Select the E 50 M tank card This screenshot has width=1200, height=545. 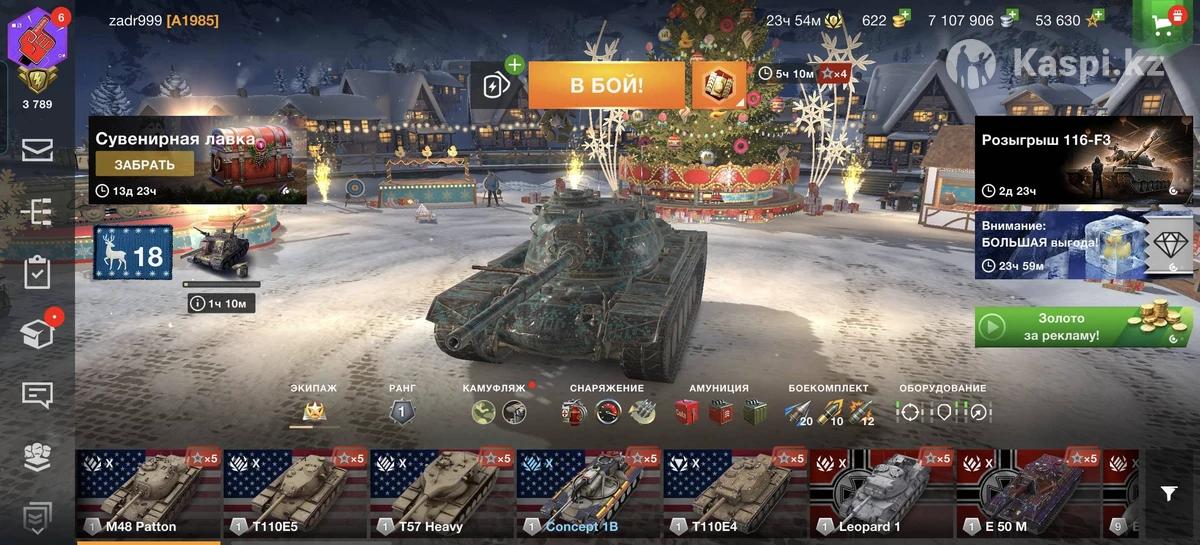(1029, 494)
